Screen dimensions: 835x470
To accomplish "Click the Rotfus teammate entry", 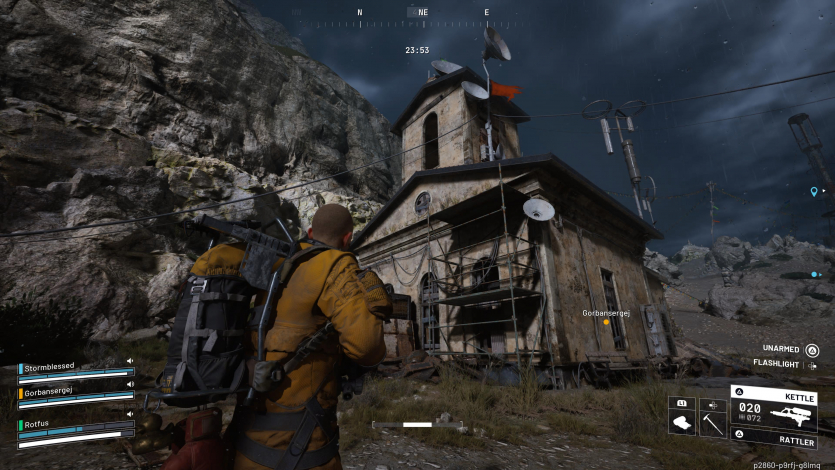I will pos(38,424).
